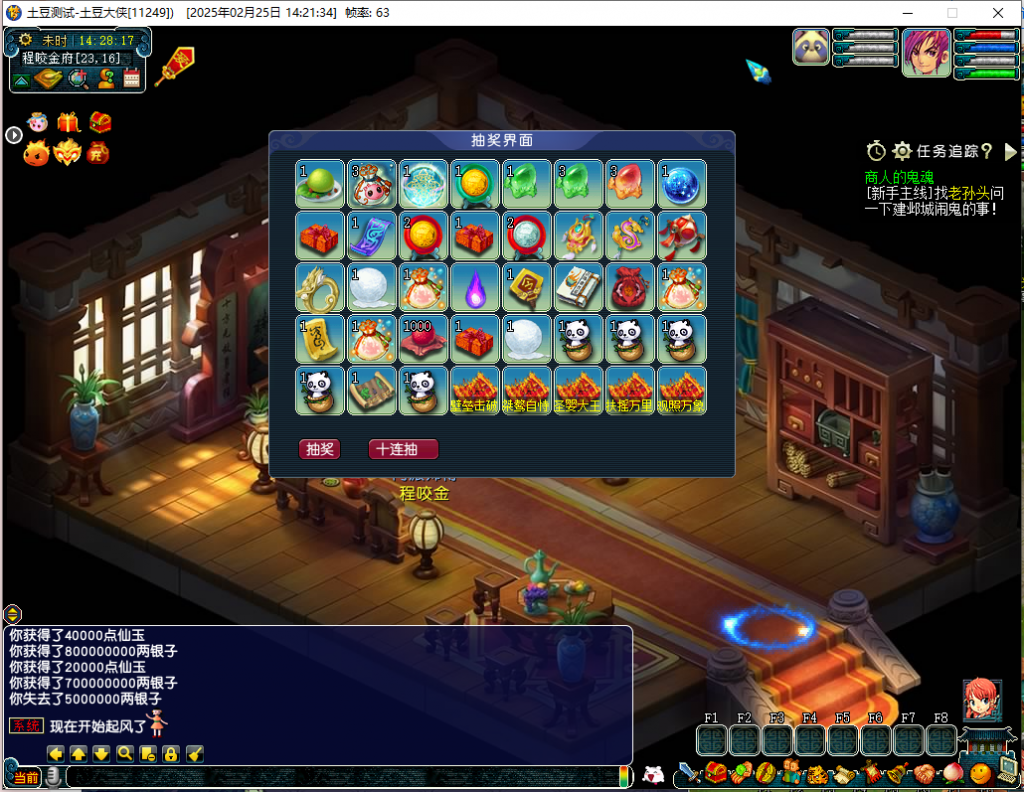Viewport: 1024px width, 792px height.
Task: Open the treasure chest bag icon
Action: click(715, 772)
